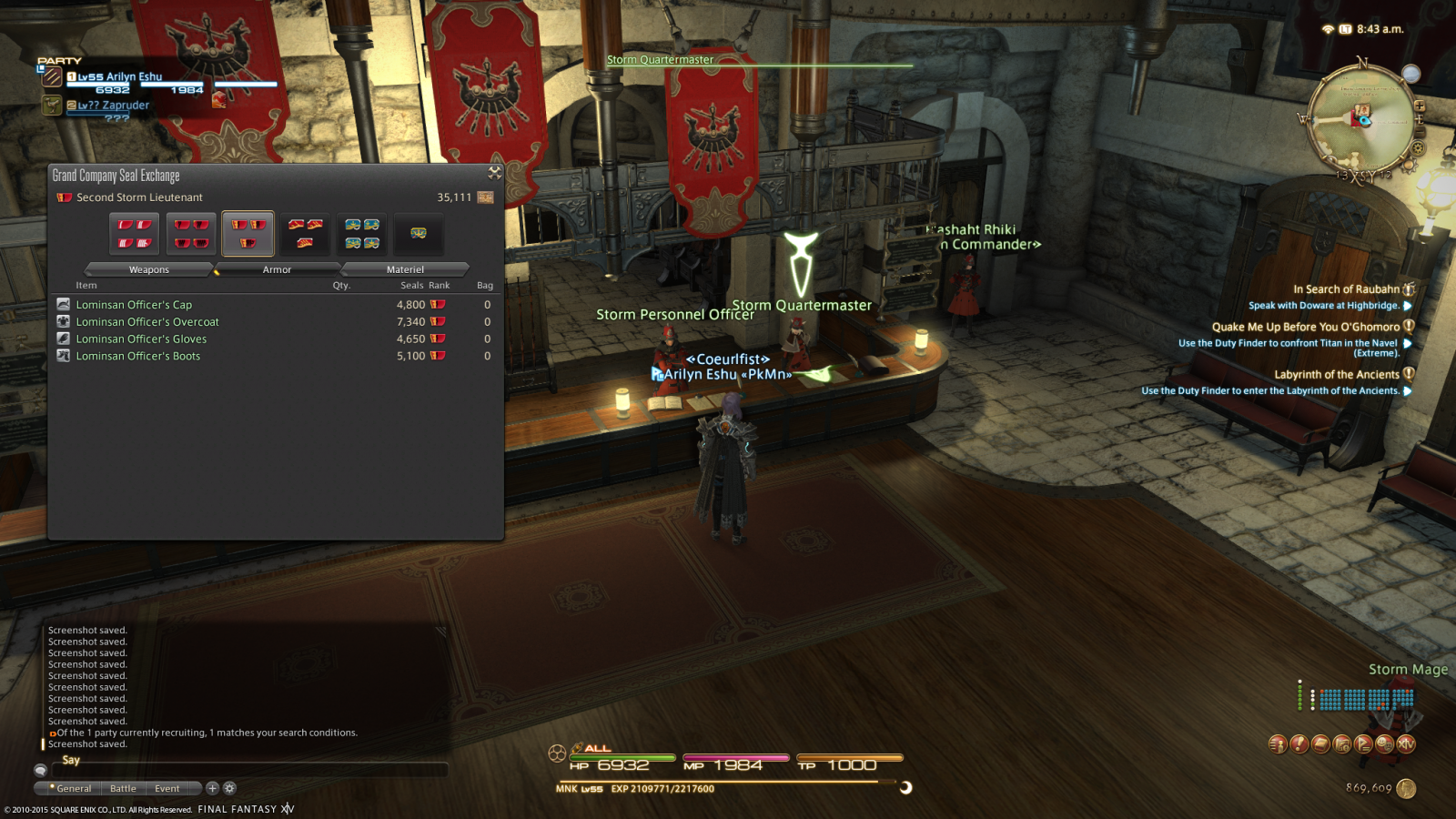Add a new chat tab with plus button
The image size is (1456, 819).
pos(212,788)
